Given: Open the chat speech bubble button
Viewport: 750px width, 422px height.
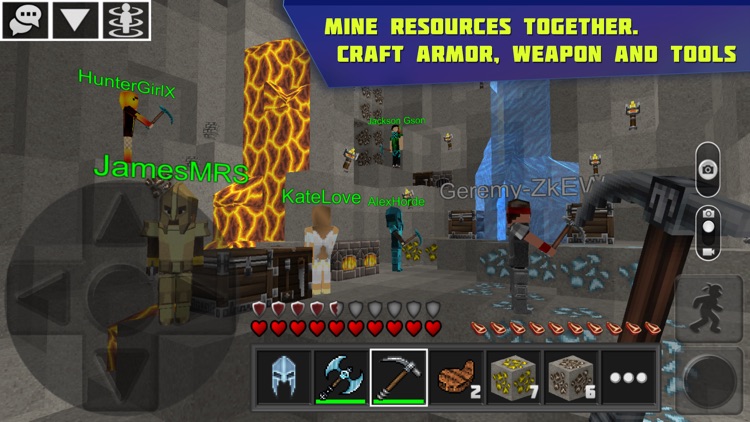Looking at the screenshot, I should [x=25, y=20].
